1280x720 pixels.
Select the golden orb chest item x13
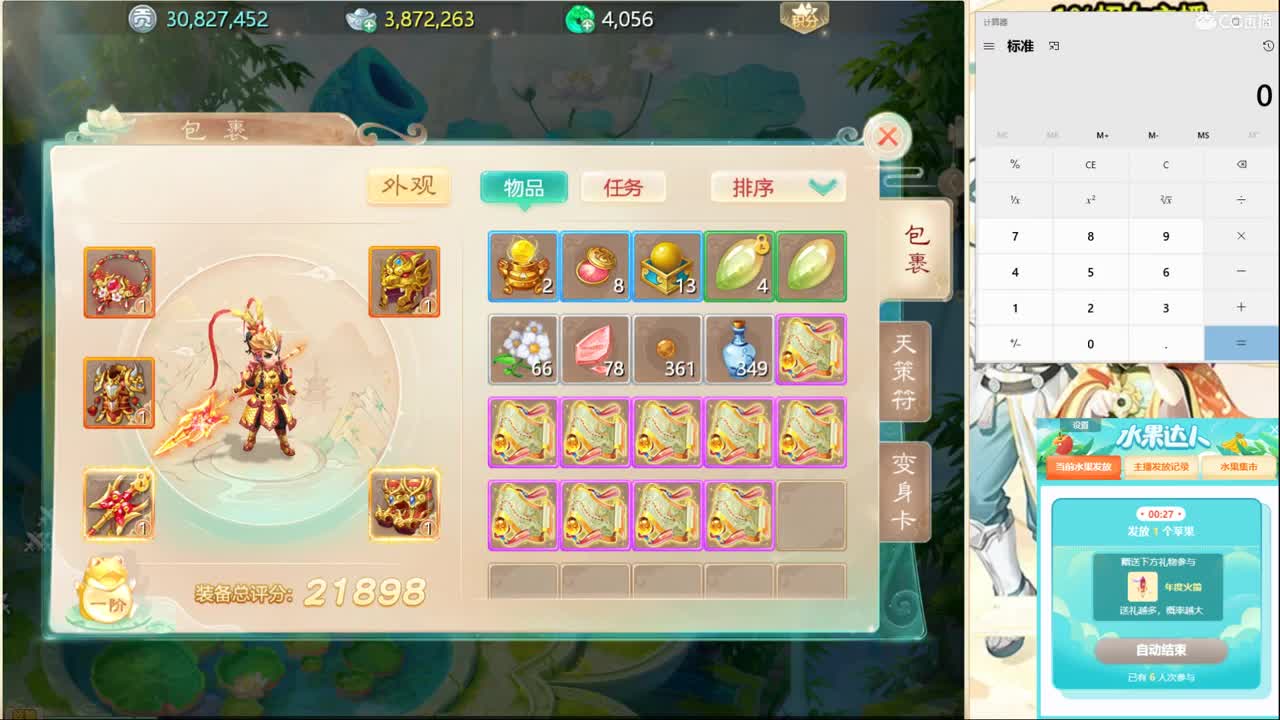(667, 265)
